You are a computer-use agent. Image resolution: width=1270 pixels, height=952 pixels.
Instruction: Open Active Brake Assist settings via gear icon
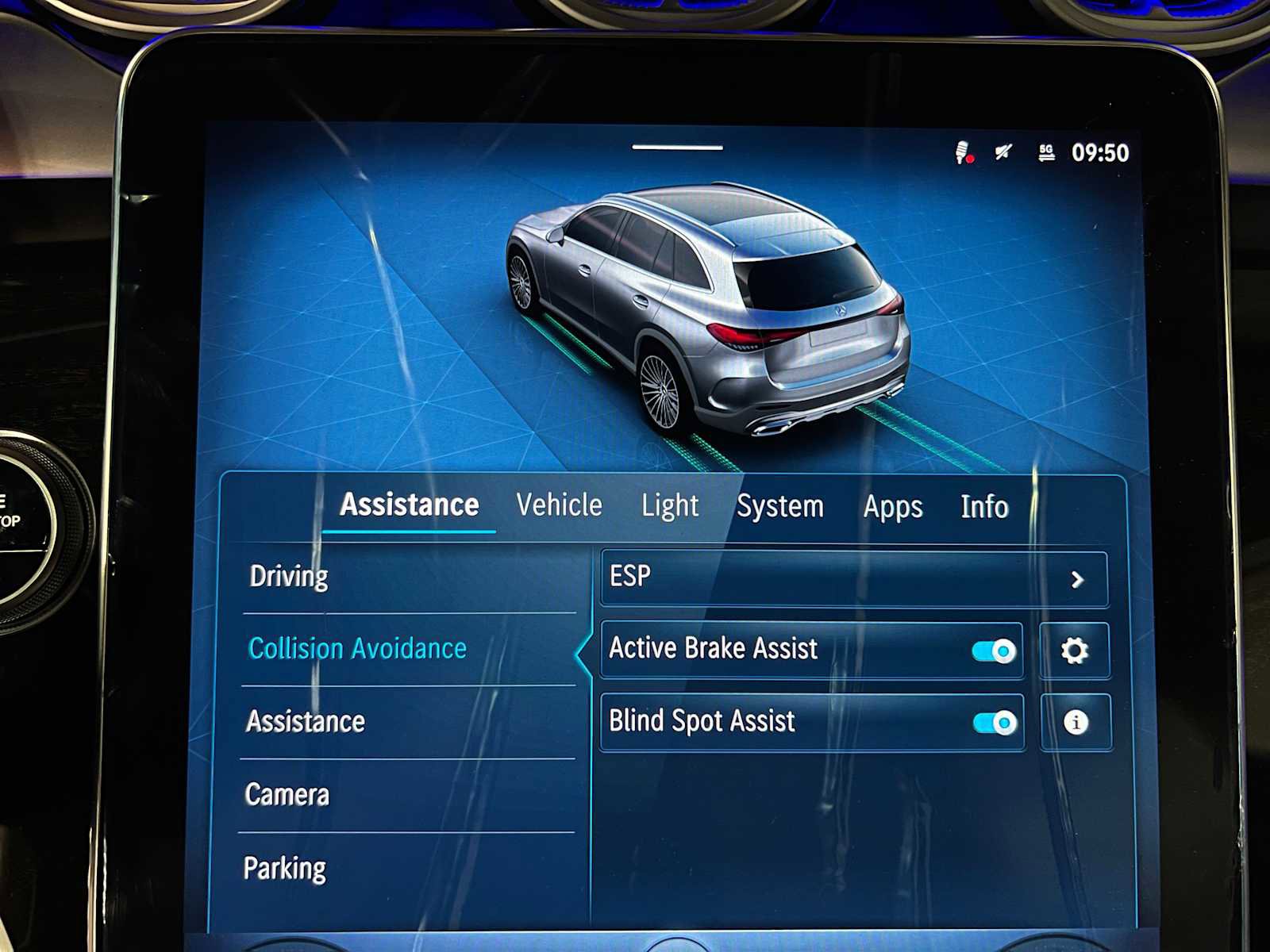tap(1076, 650)
